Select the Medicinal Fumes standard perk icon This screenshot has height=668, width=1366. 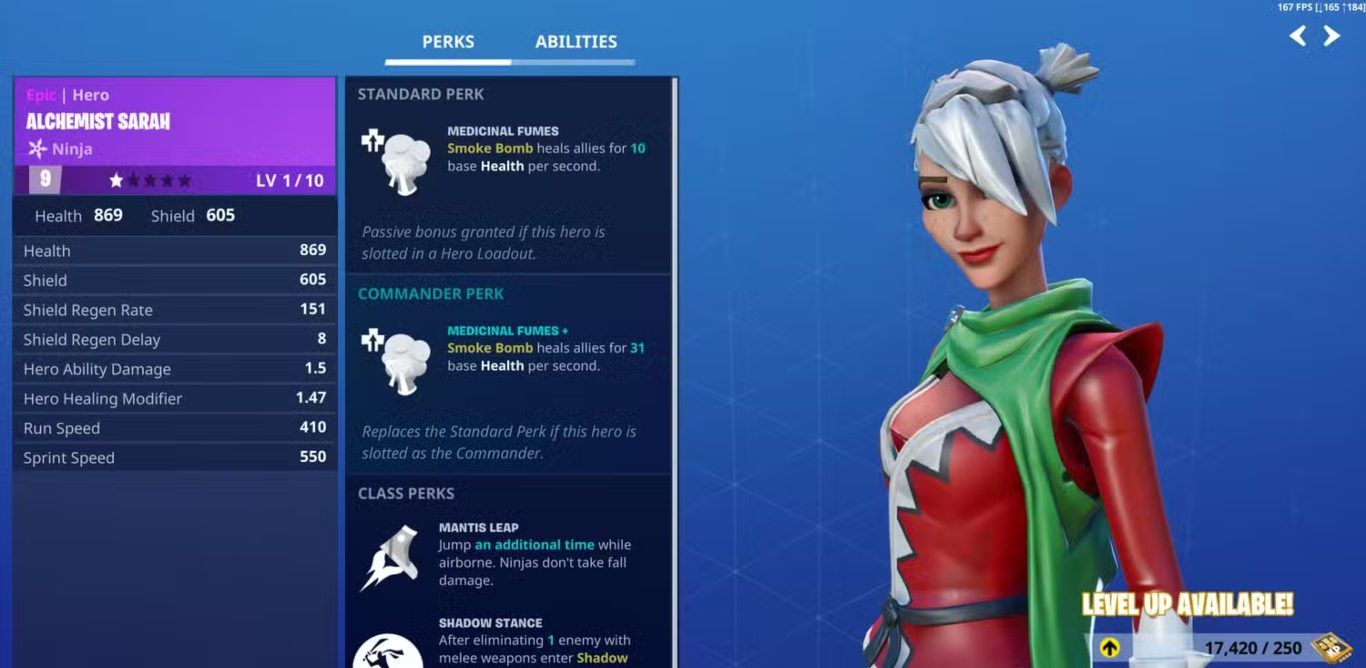coord(395,159)
